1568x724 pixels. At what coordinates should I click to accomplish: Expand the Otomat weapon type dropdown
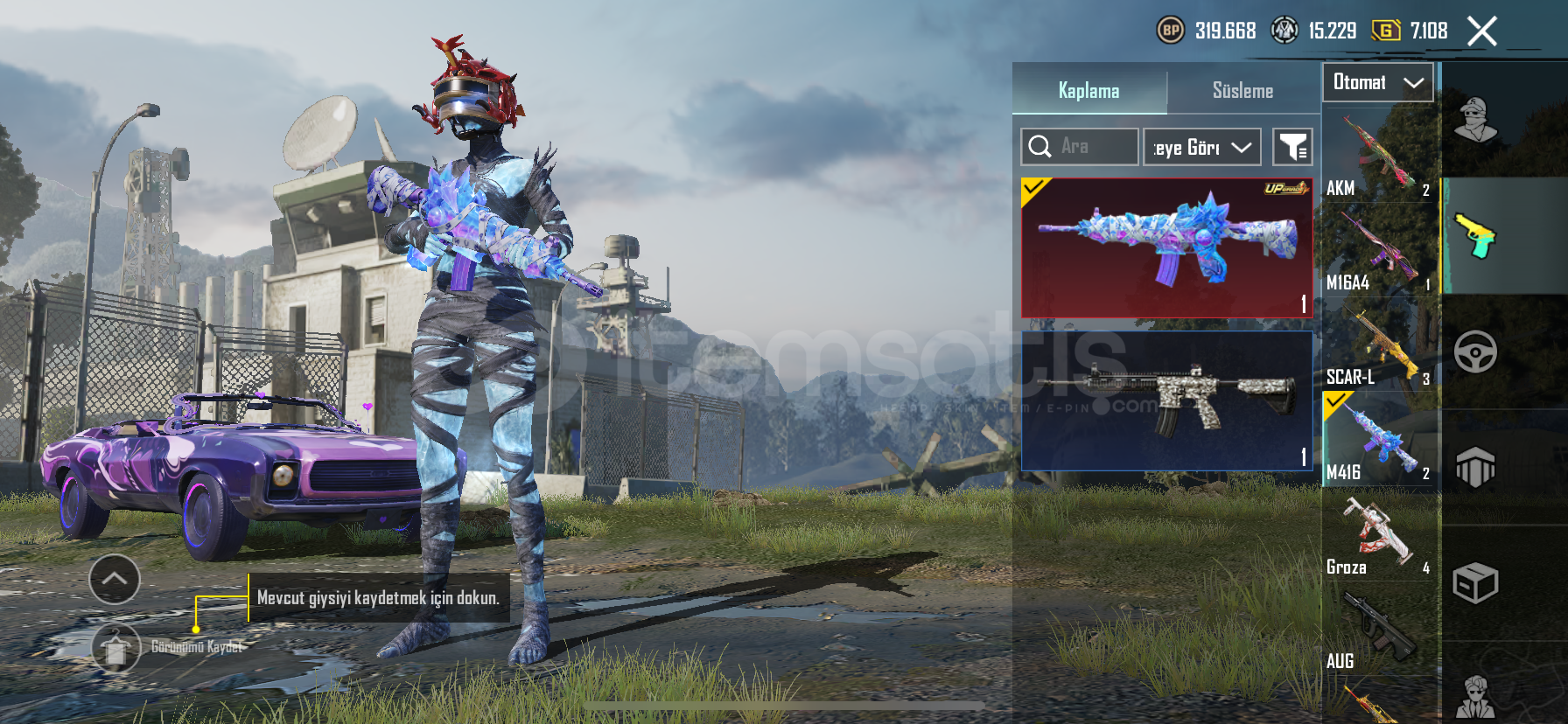point(1377,83)
